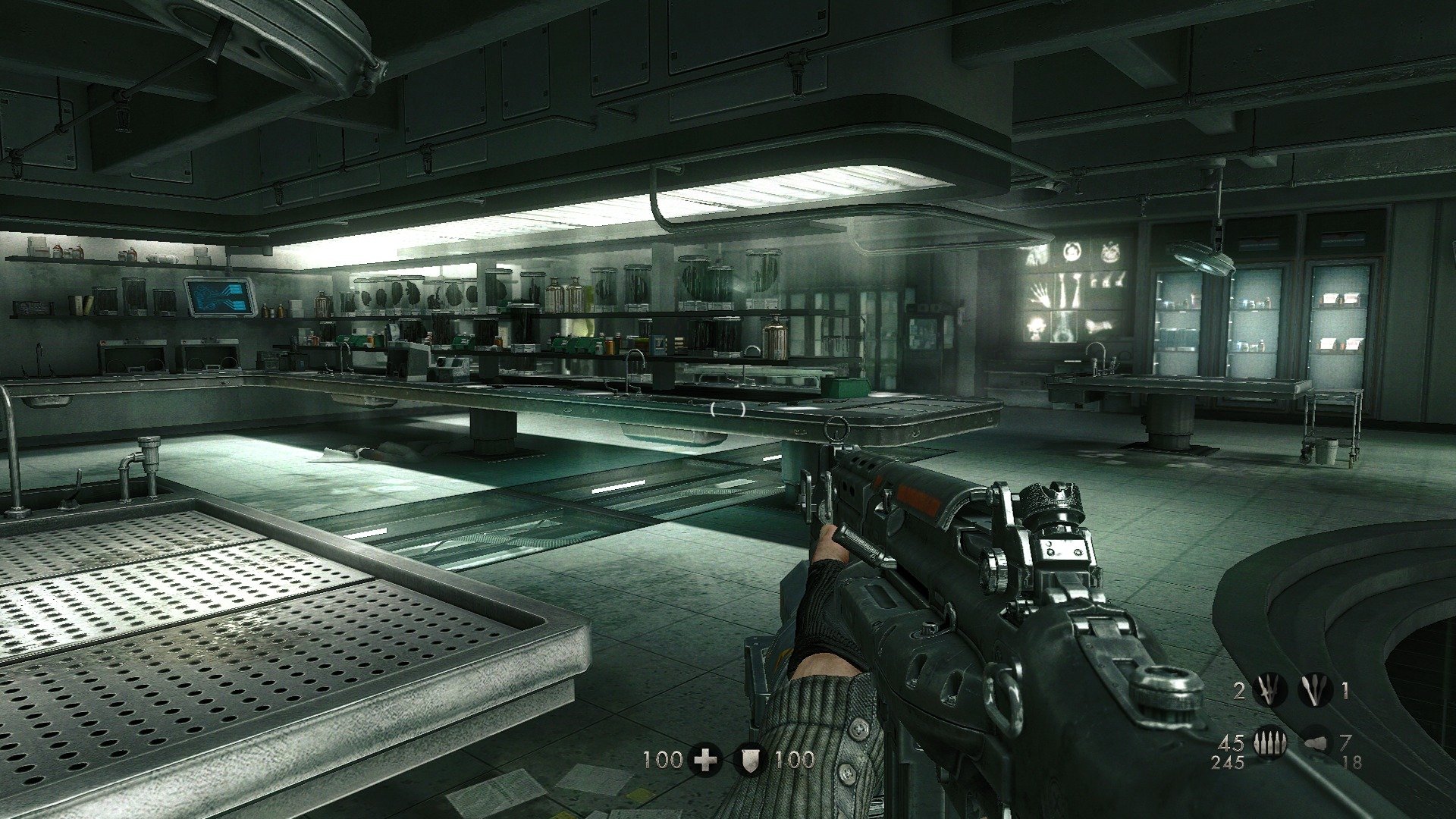Select the armor shield icon

[x=750, y=757]
